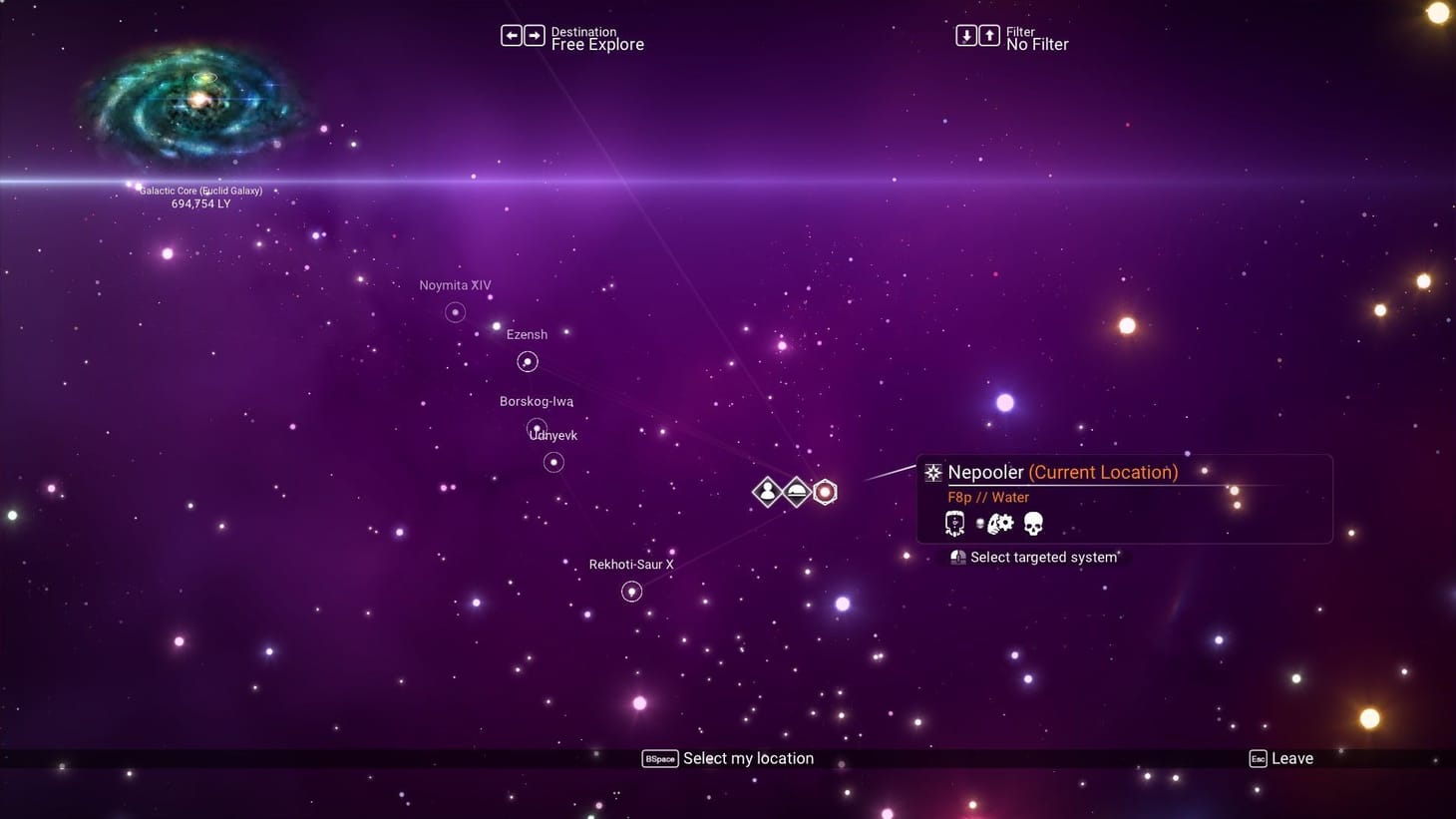Switch Filter using the up arrow
This screenshot has height=819, width=1456.
[989, 34]
